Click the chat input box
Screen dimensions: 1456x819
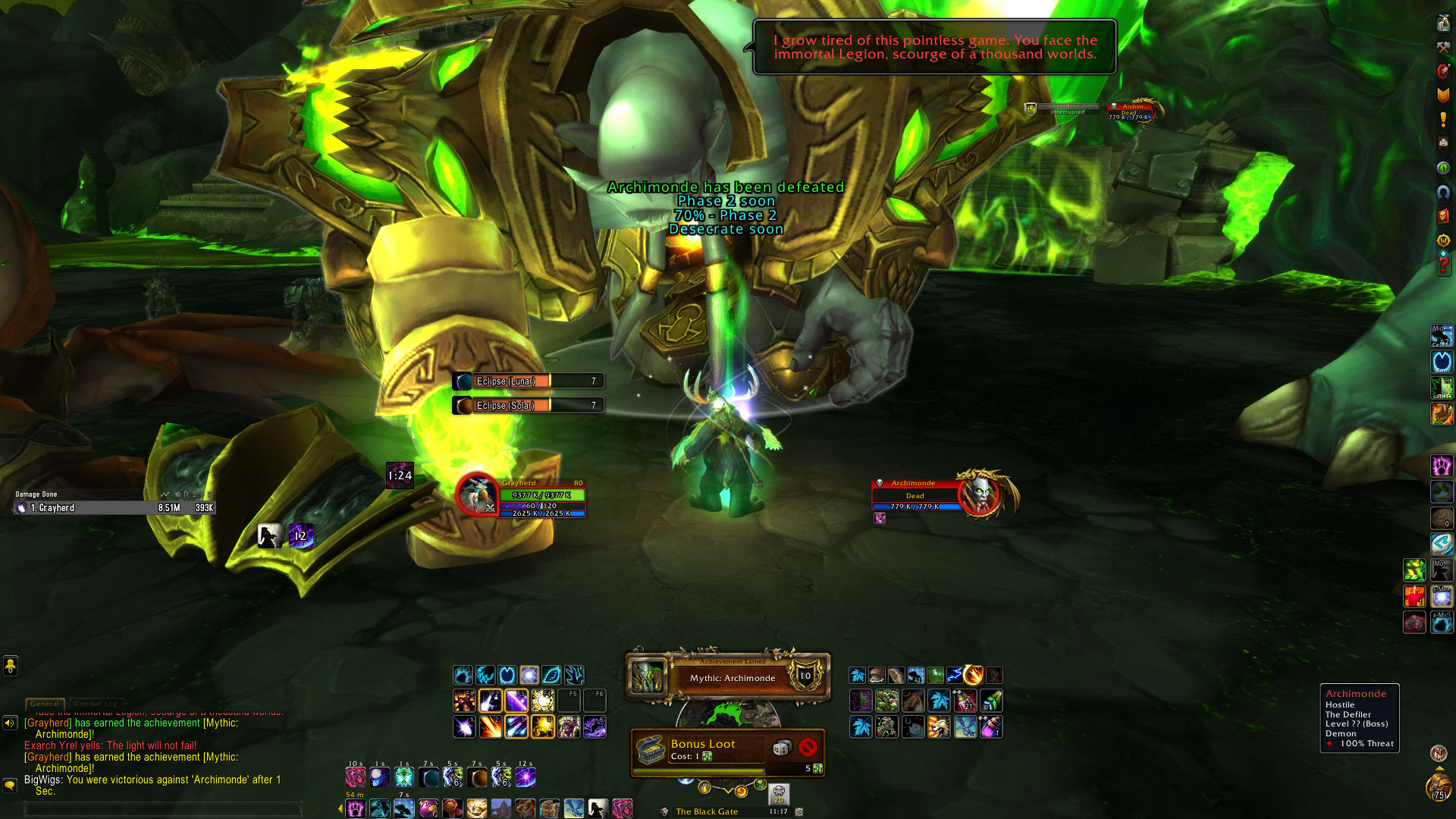pyautogui.click(x=163, y=809)
